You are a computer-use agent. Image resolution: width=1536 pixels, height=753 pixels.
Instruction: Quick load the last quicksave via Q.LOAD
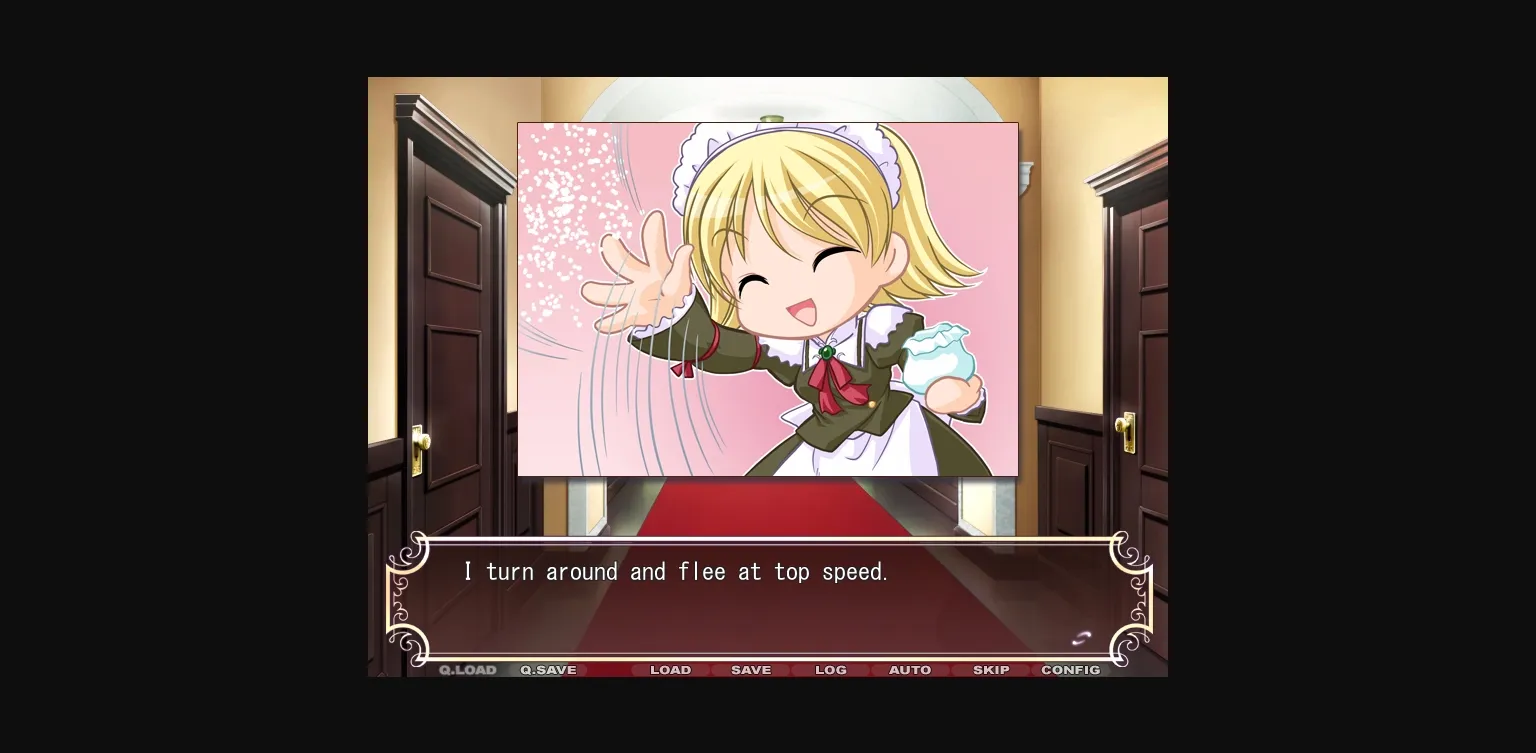pyautogui.click(x=467, y=670)
